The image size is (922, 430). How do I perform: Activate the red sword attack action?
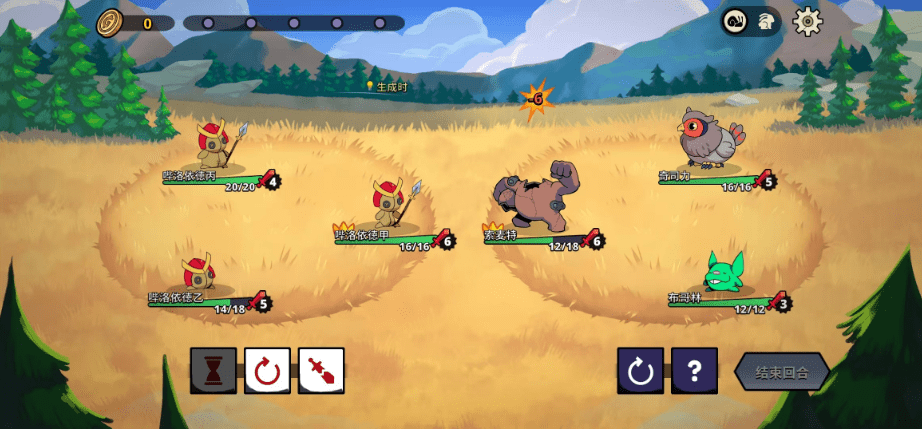pos(321,371)
